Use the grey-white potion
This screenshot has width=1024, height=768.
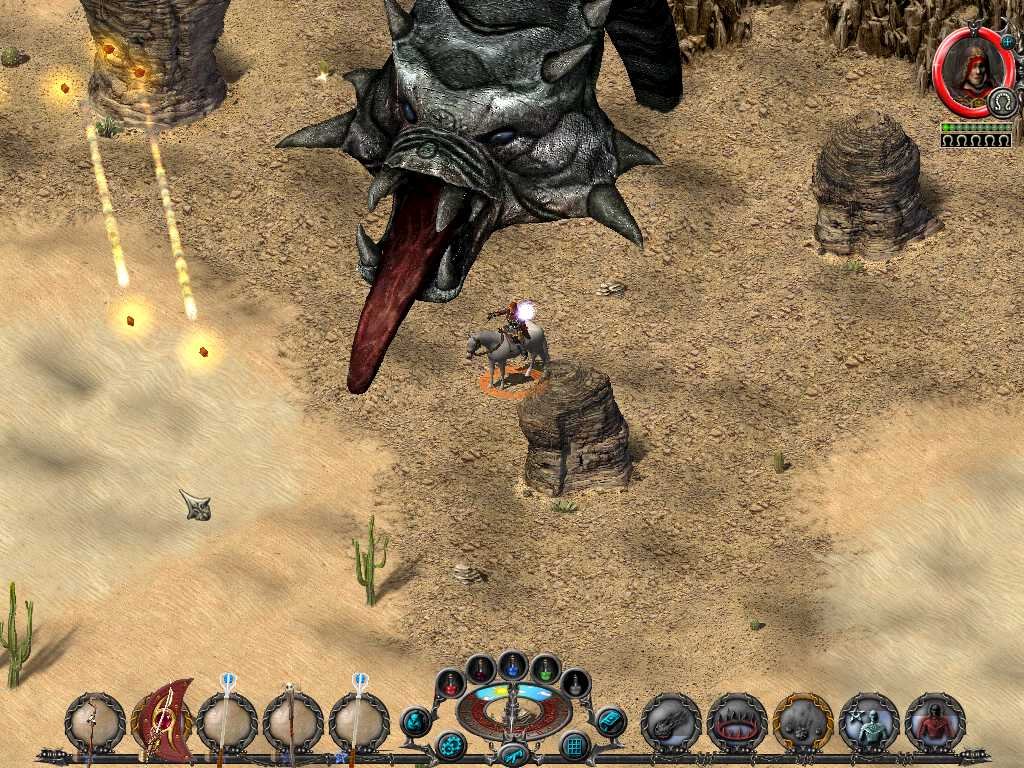(x=576, y=682)
